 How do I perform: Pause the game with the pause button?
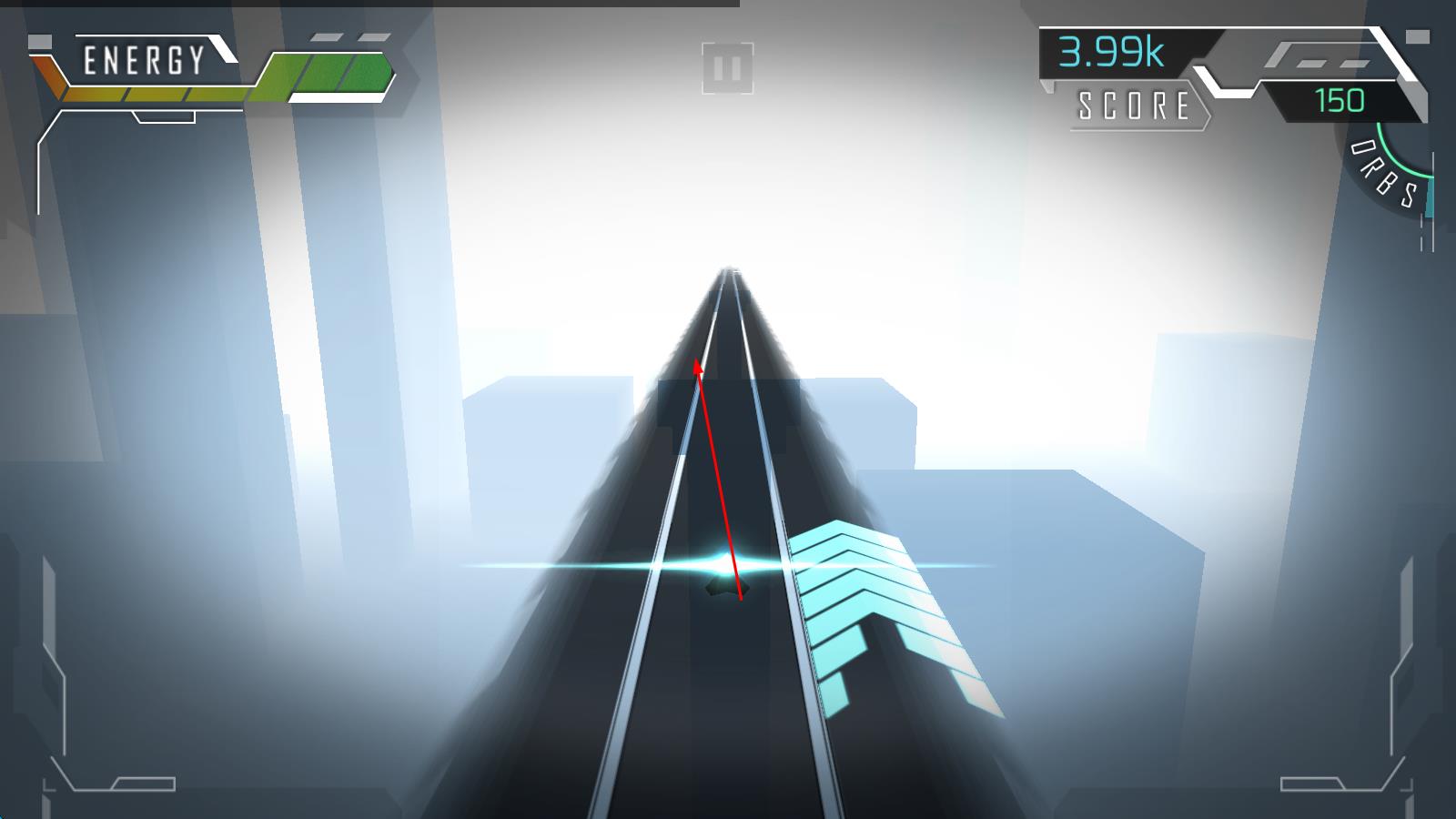[x=727, y=68]
